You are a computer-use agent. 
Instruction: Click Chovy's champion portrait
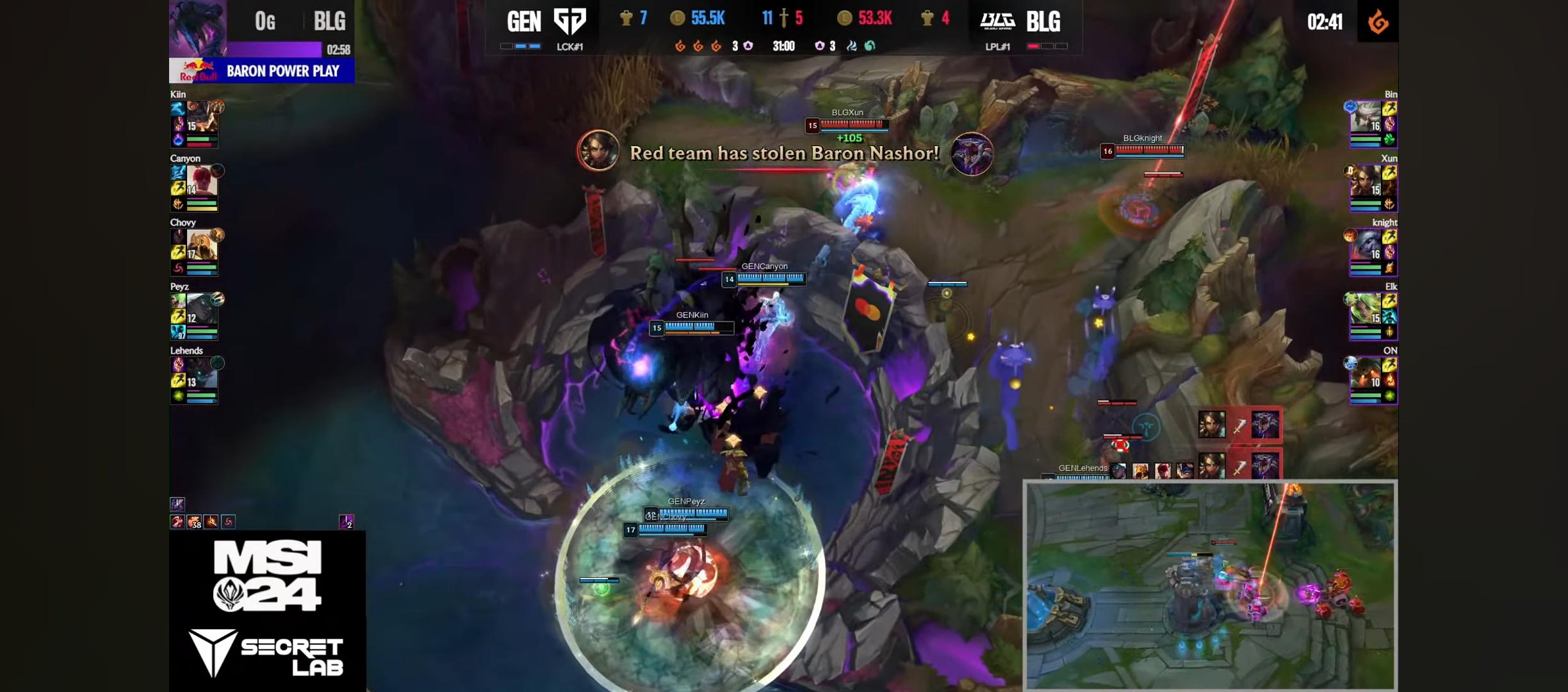[202, 245]
